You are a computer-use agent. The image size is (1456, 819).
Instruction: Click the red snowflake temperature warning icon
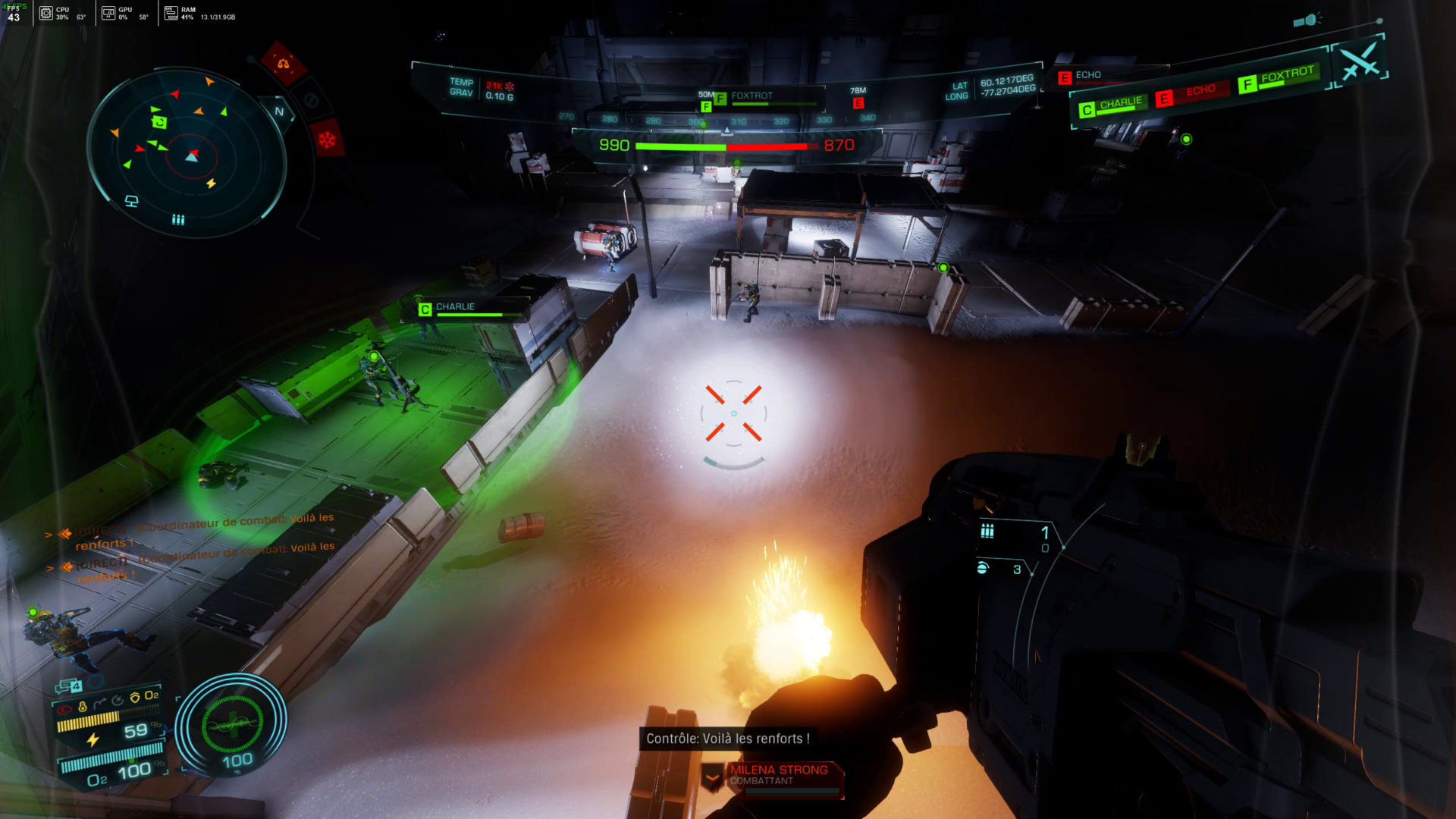(327, 140)
